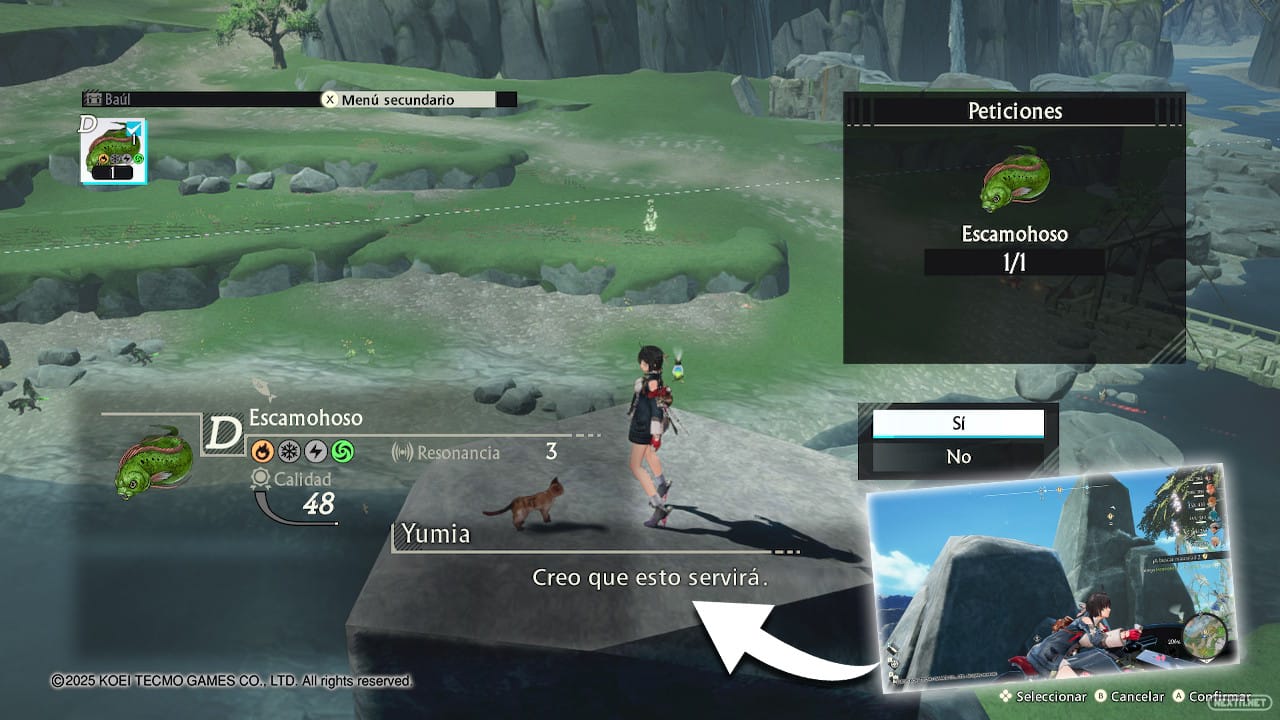Viewport: 1280px width, 720px height.
Task: Select the No option
Action: coord(958,456)
